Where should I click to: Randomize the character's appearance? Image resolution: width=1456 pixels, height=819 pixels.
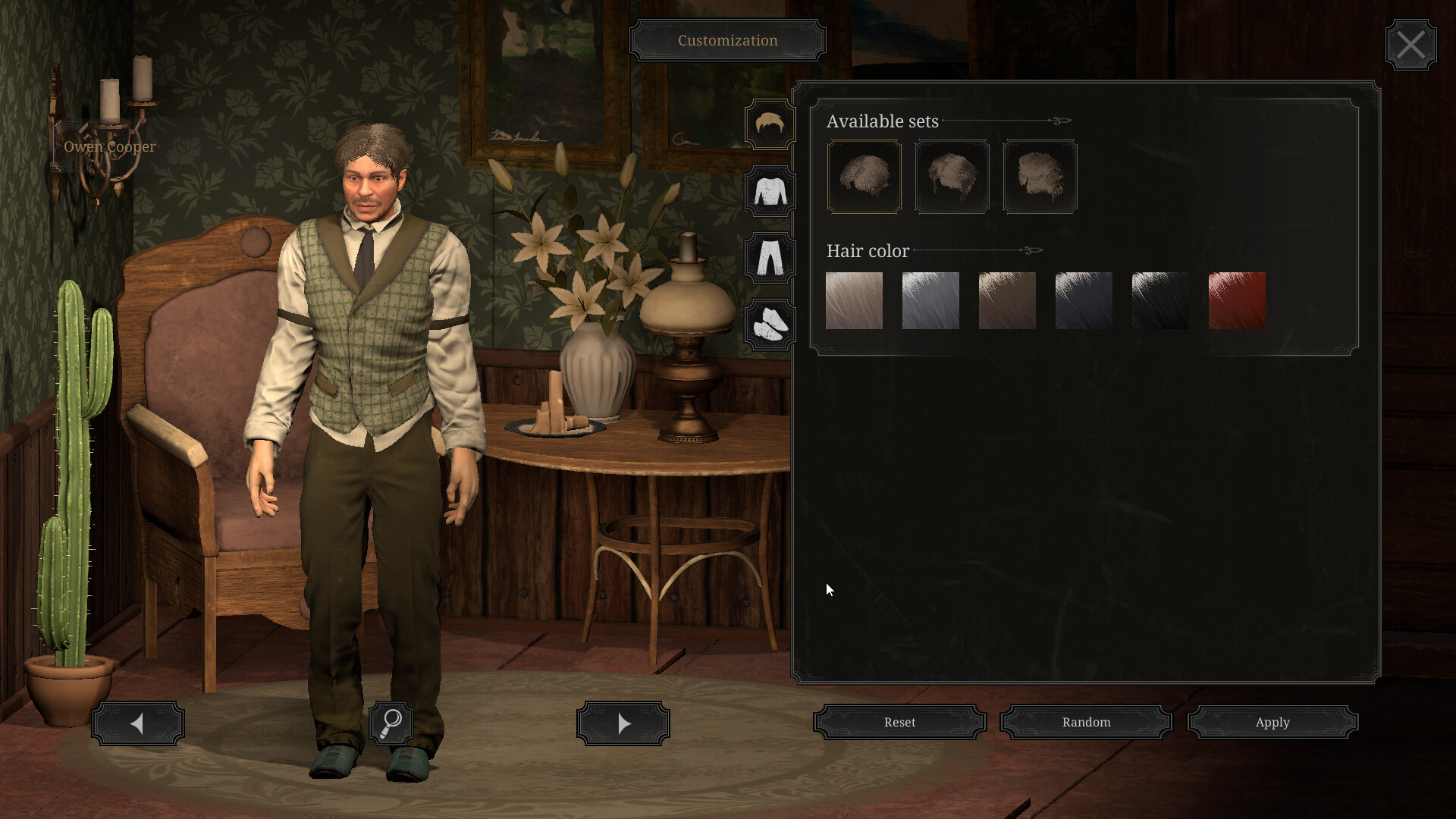[1086, 723]
